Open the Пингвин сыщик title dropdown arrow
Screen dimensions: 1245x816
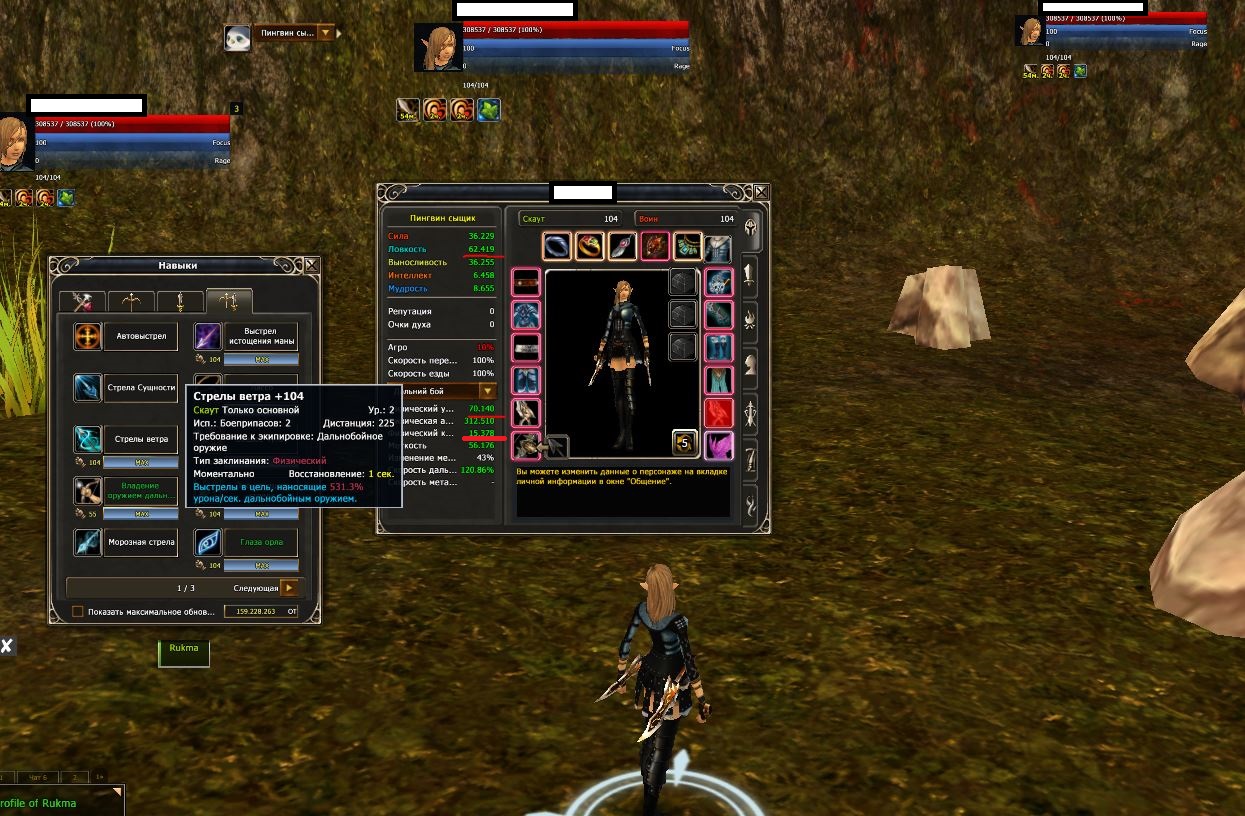[324, 33]
